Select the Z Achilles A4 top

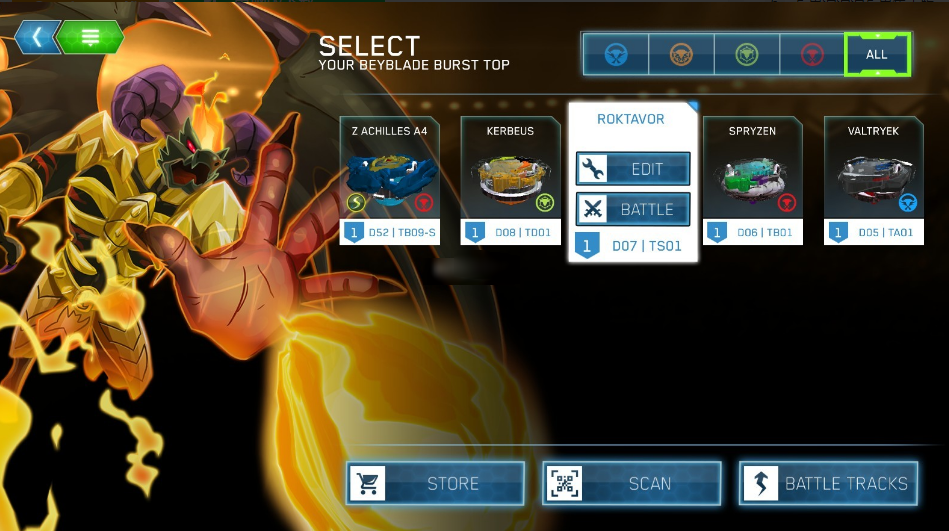[x=390, y=180]
